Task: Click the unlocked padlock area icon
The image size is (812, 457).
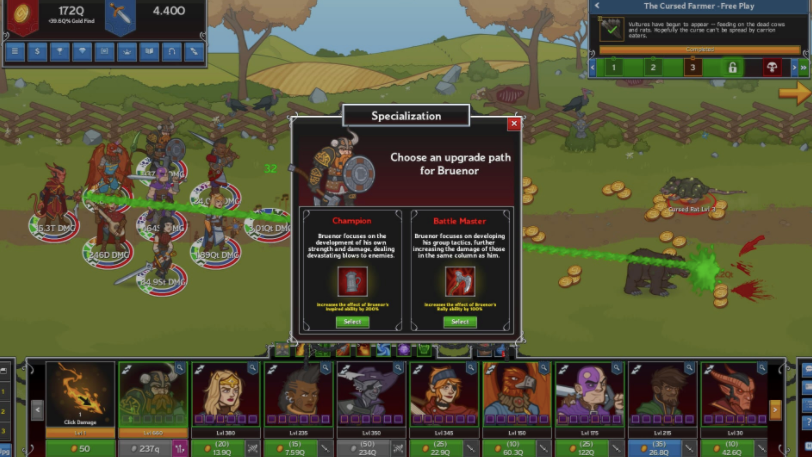Action: click(732, 68)
